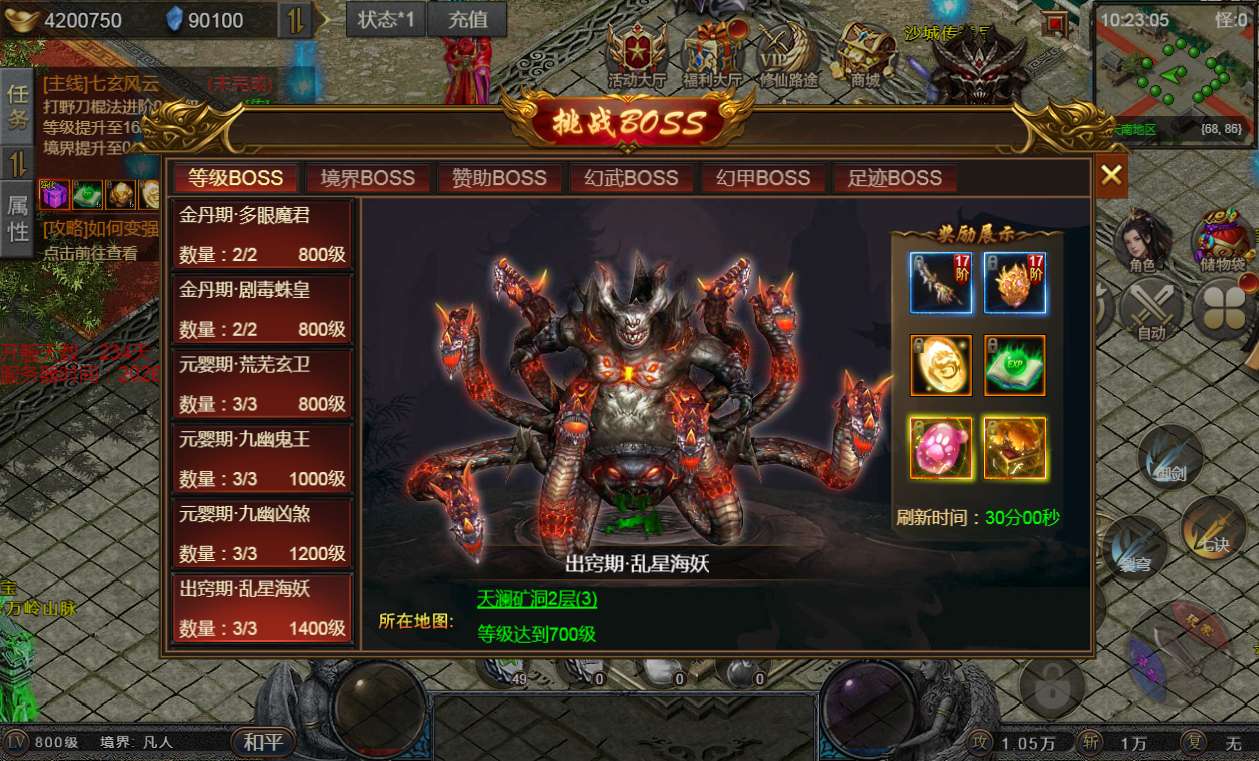Choose the 金丹期·剧毒蛛皇 boss entry
Screen dimensions: 1259x761
coord(263,309)
